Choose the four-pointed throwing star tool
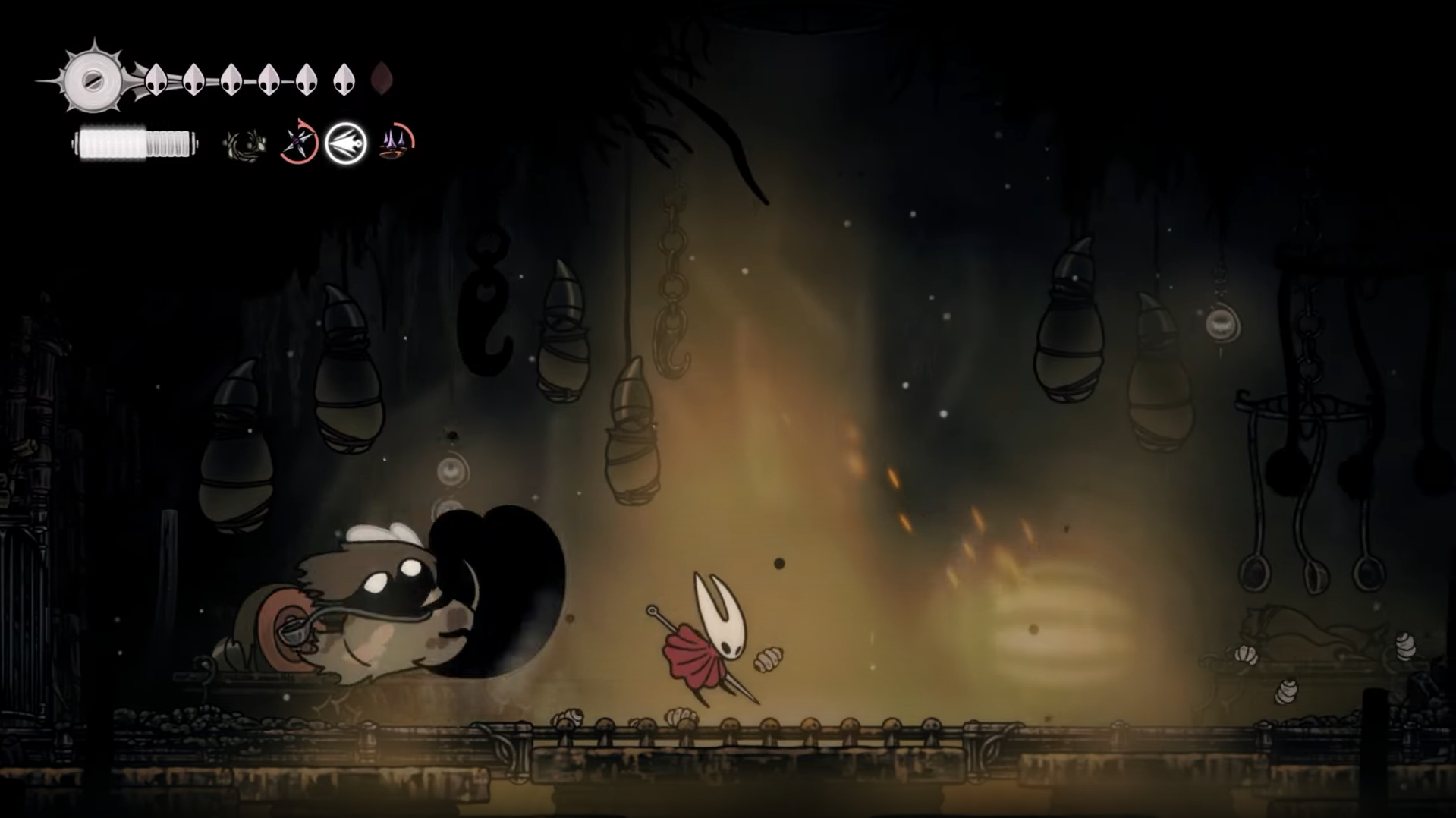The image size is (1456, 818). point(297,143)
